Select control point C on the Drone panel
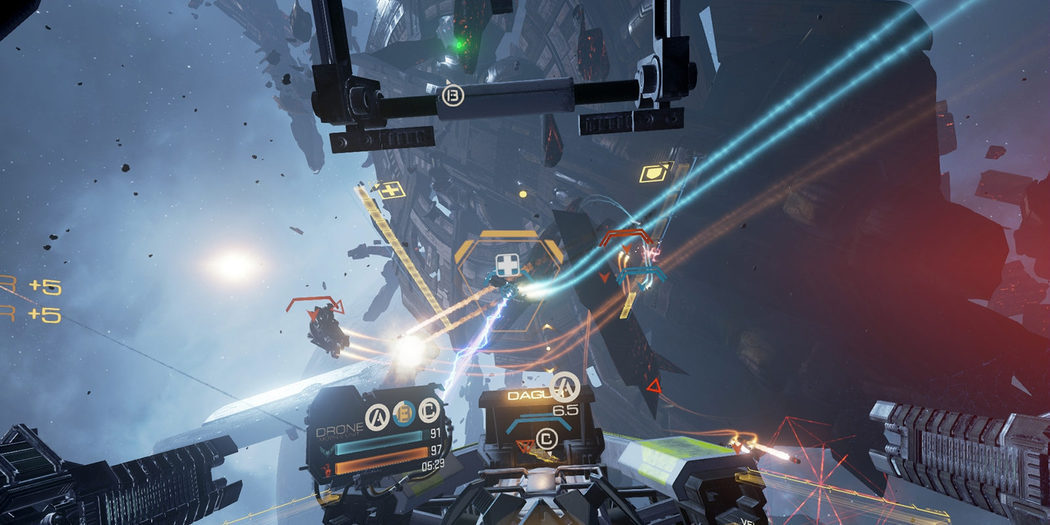Screen dimensions: 1050x525 428,411
